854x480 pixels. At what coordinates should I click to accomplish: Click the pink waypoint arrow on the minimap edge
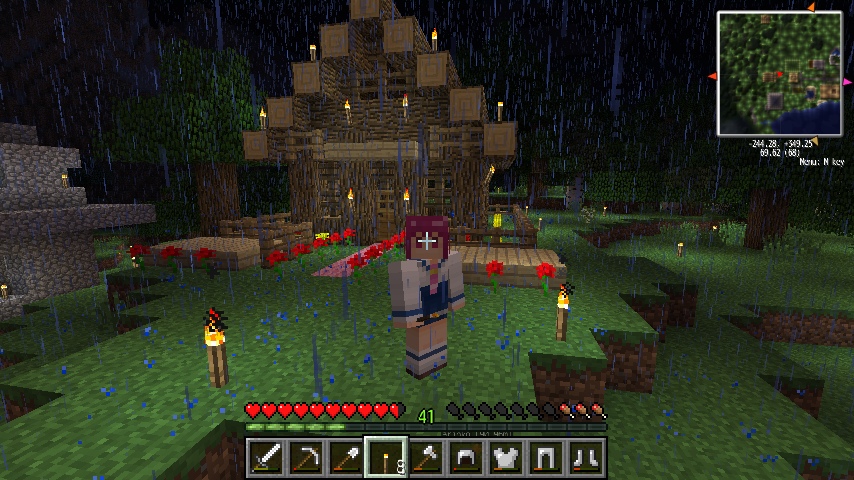point(847,81)
